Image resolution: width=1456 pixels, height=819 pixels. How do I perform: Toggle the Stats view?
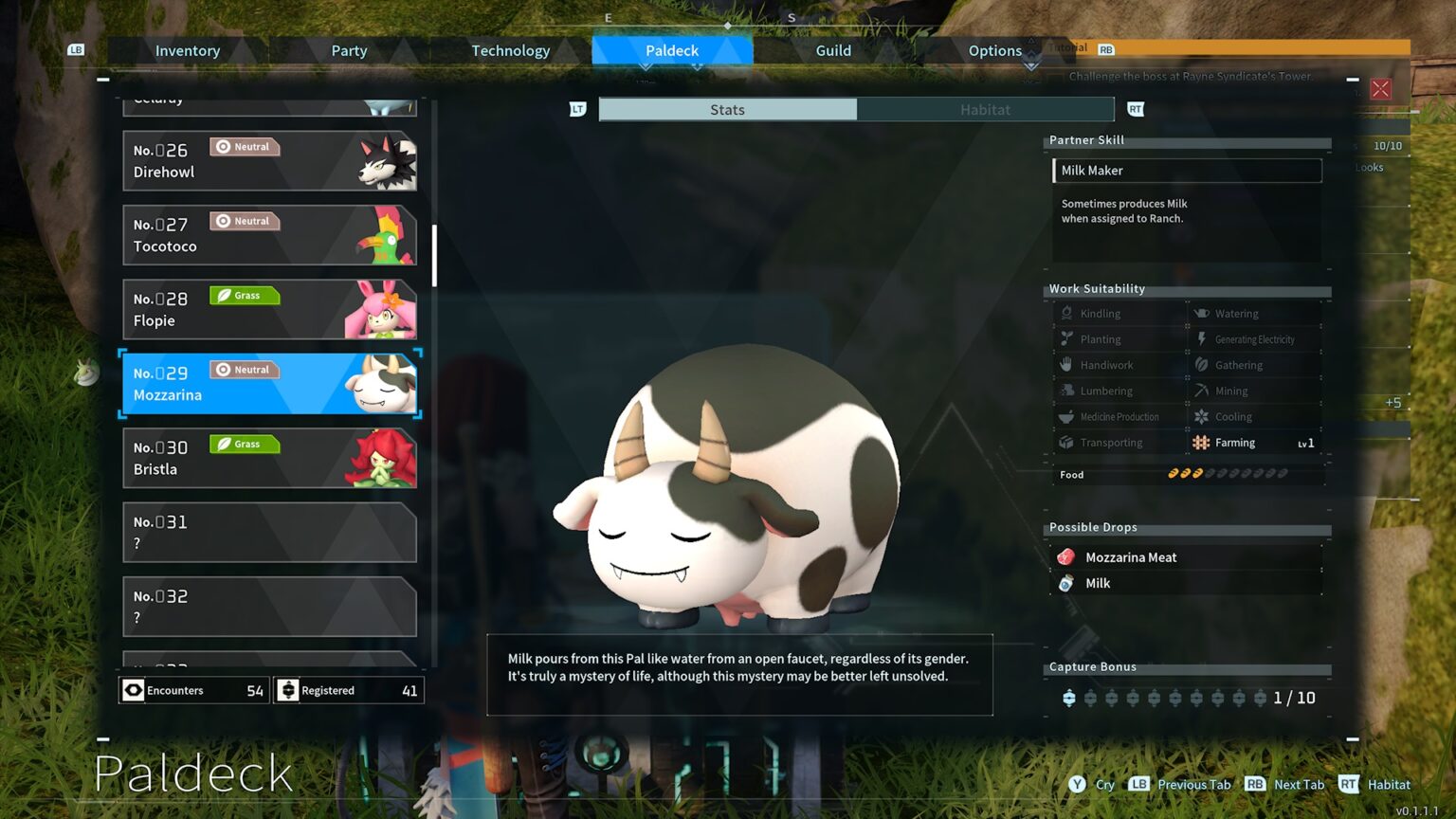click(x=726, y=109)
